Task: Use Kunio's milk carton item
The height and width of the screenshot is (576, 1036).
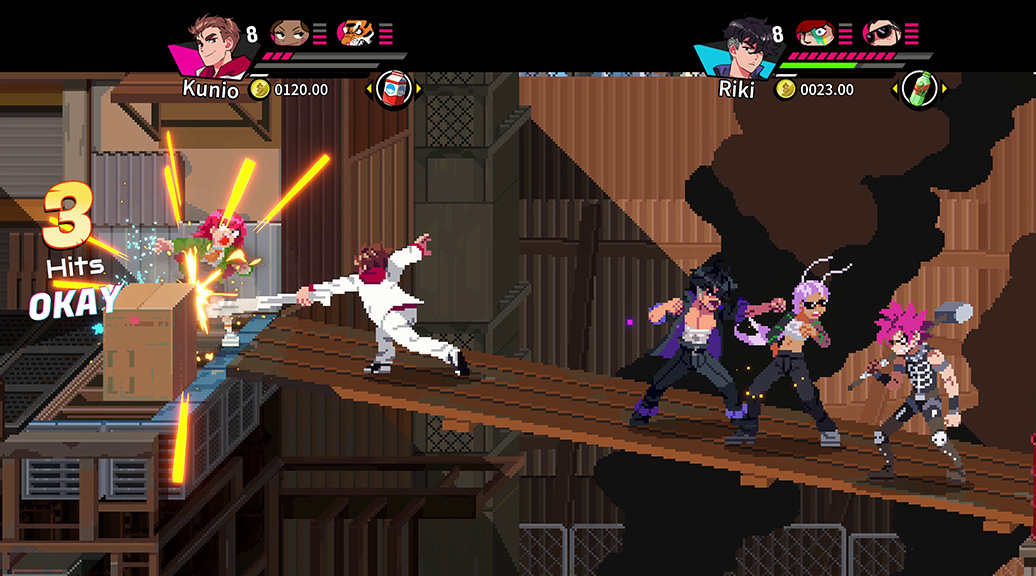Action: coord(393,90)
